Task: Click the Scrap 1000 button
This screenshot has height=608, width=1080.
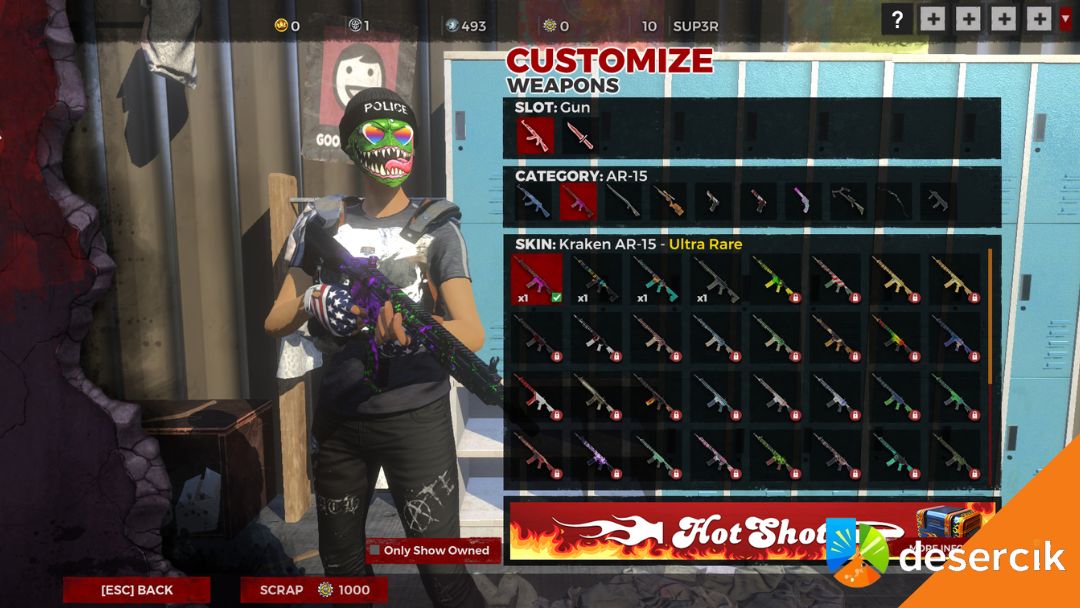Action: 314,590
